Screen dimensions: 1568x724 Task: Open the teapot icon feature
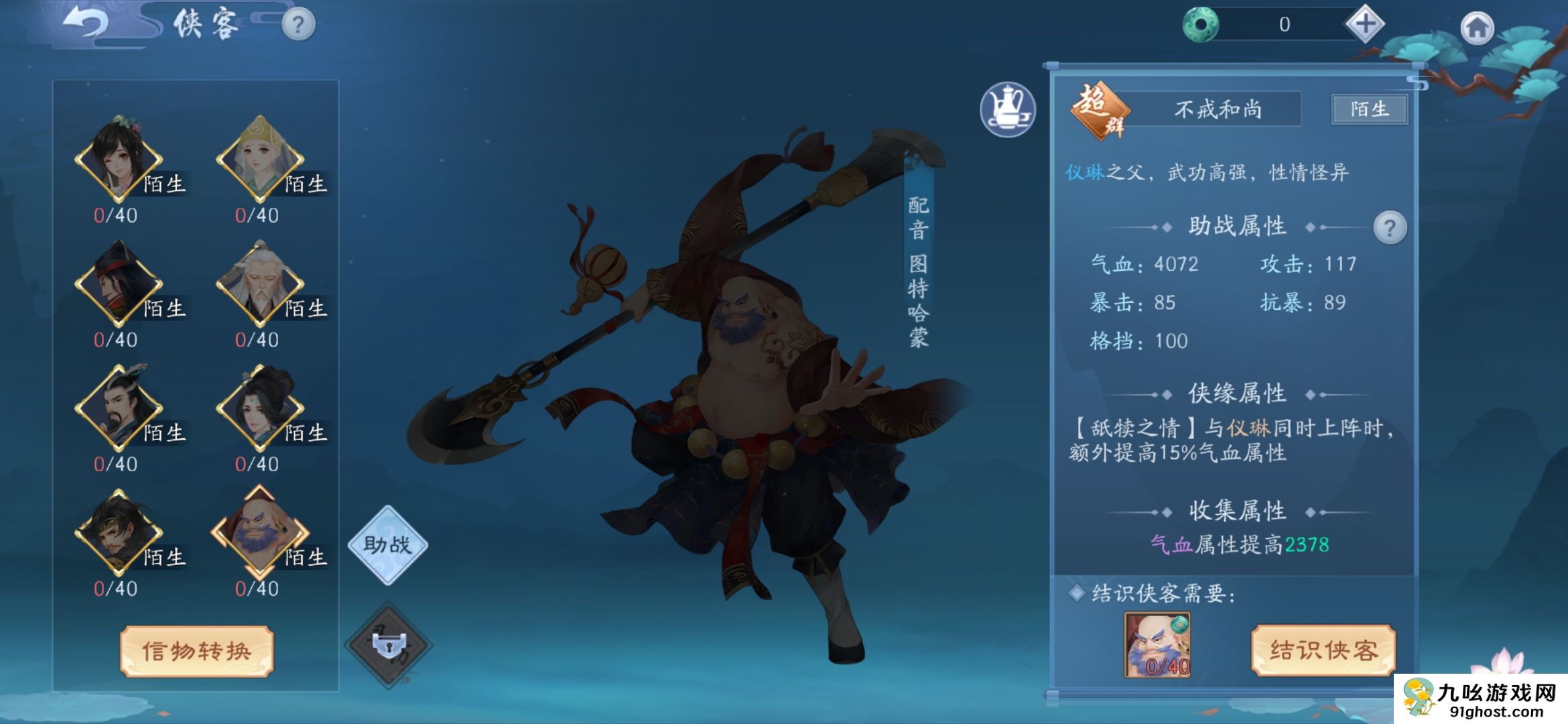(1007, 109)
